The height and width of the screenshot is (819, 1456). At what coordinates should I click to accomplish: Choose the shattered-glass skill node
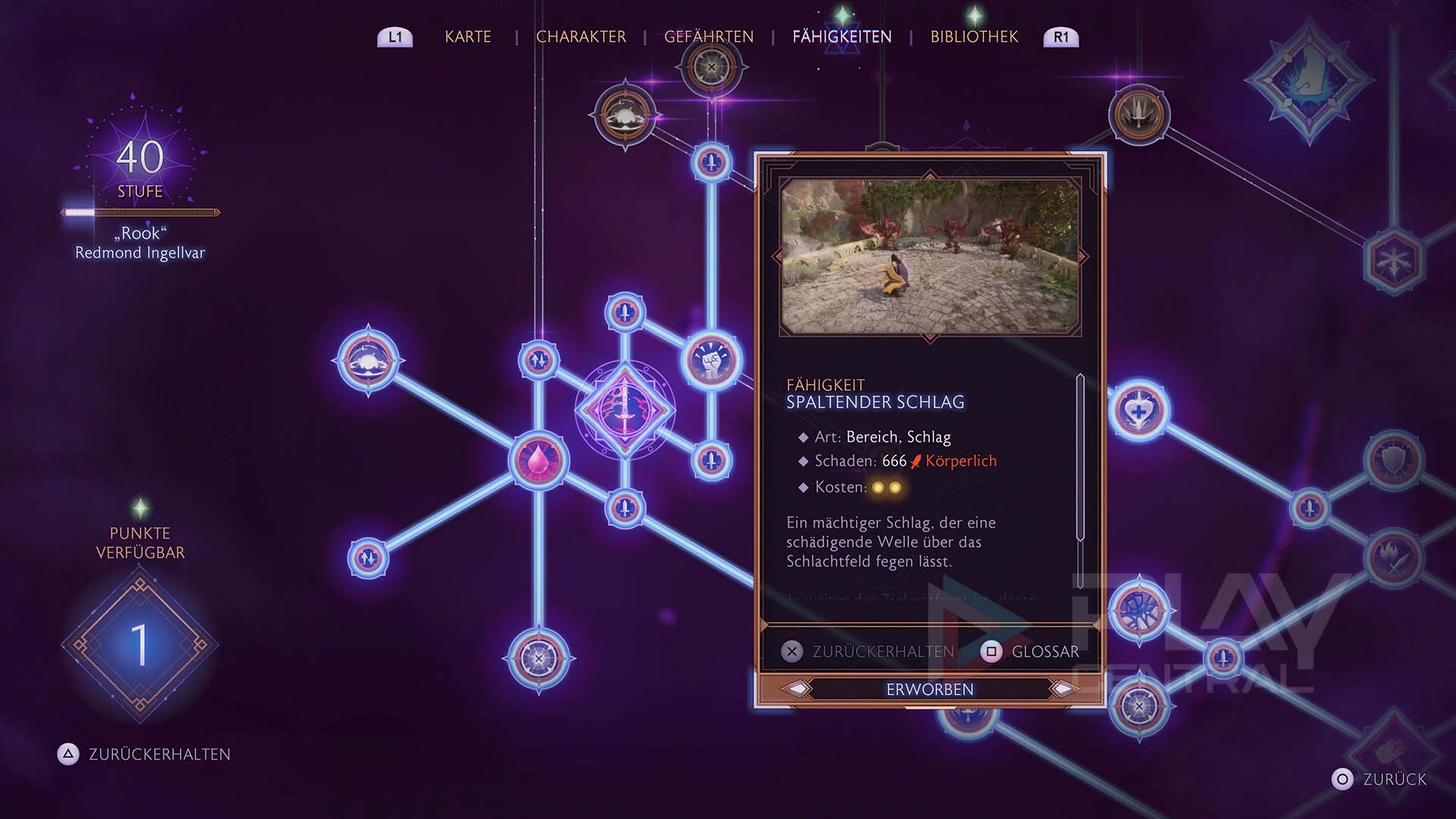1139,609
